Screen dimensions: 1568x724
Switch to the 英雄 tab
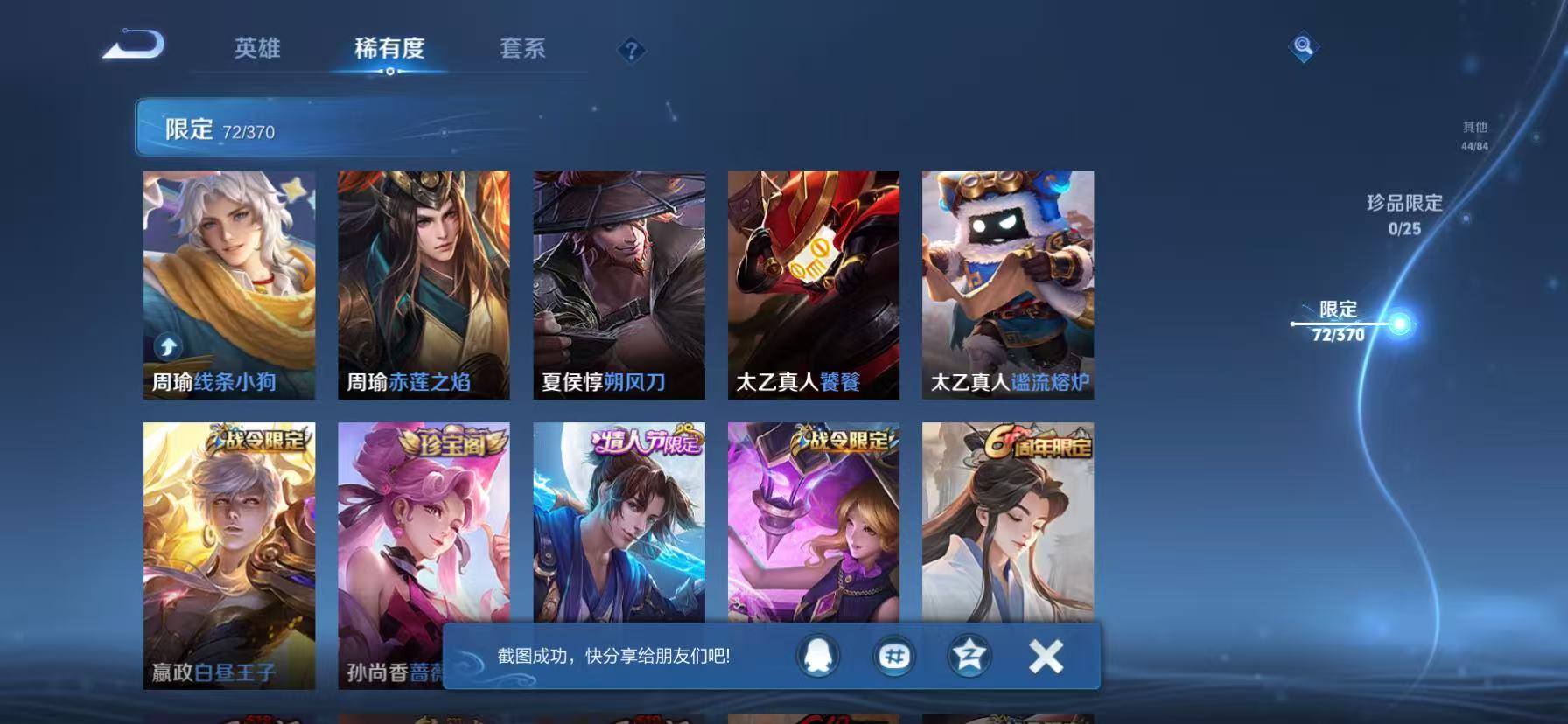(x=256, y=50)
